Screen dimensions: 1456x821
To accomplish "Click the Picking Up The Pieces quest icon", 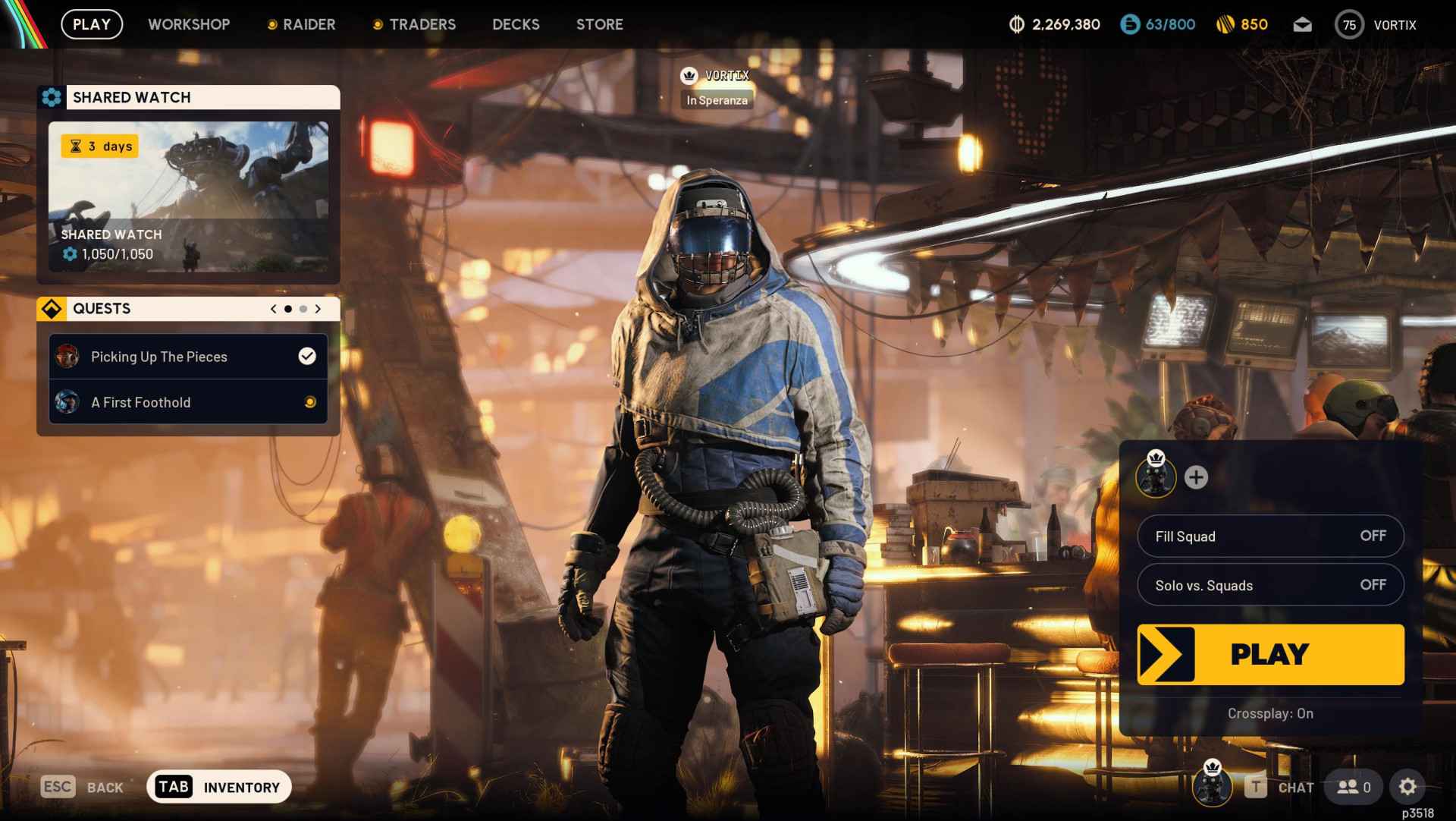I will [67, 357].
